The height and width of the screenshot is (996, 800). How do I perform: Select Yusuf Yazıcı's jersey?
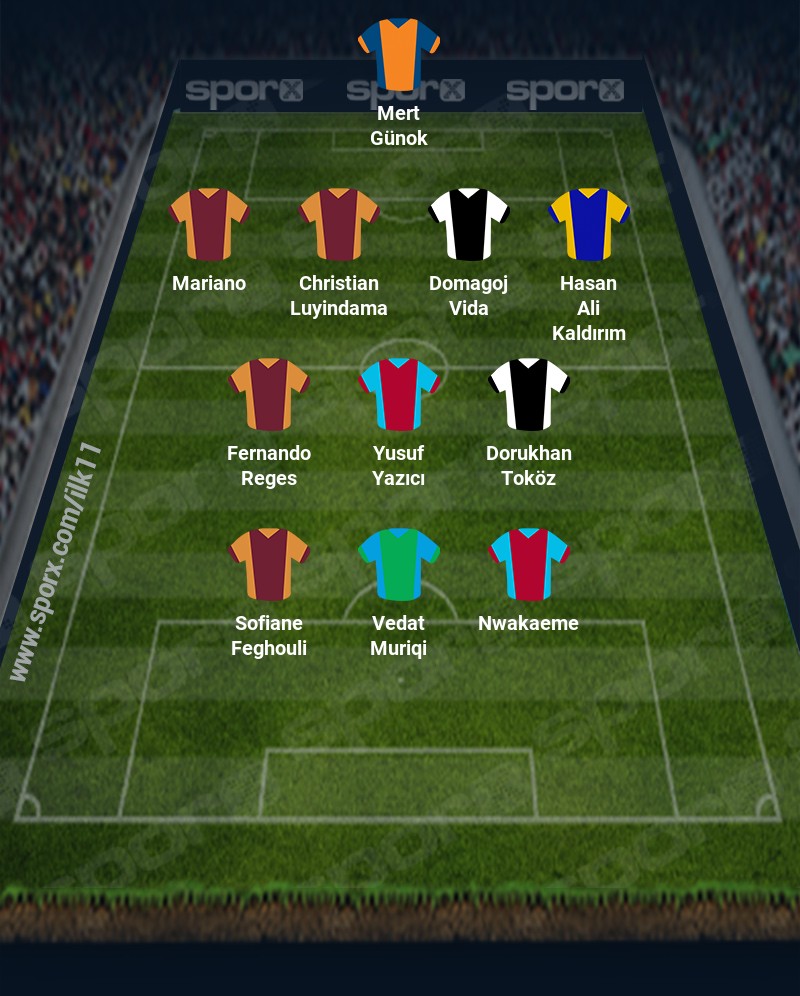[399, 394]
